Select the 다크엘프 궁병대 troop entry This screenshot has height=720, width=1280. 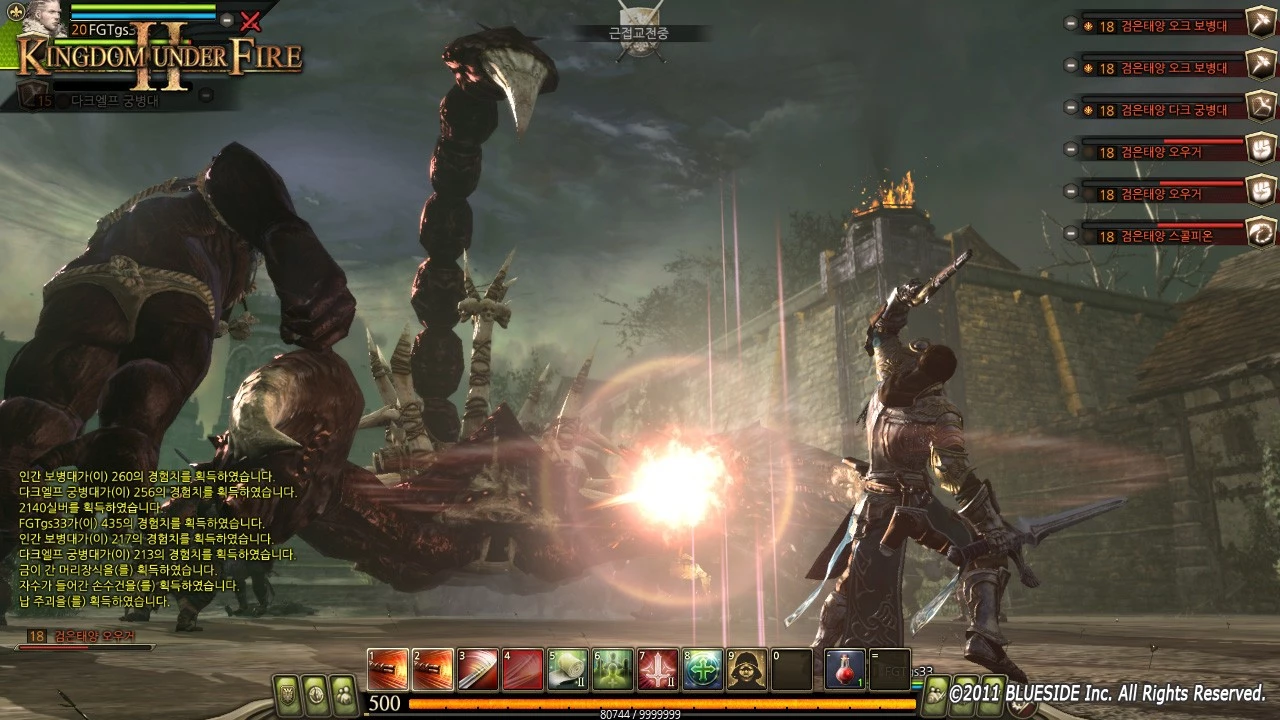pyautogui.click(x=115, y=99)
